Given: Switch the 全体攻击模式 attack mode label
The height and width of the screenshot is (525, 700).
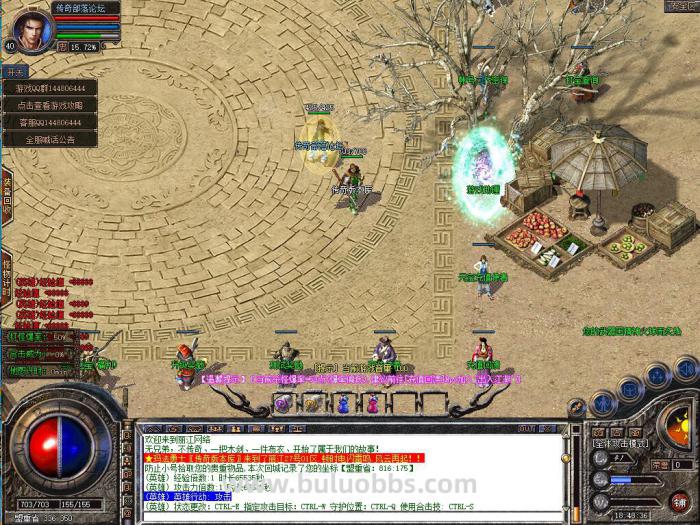Looking at the screenshot, I should tap(622, 442).
